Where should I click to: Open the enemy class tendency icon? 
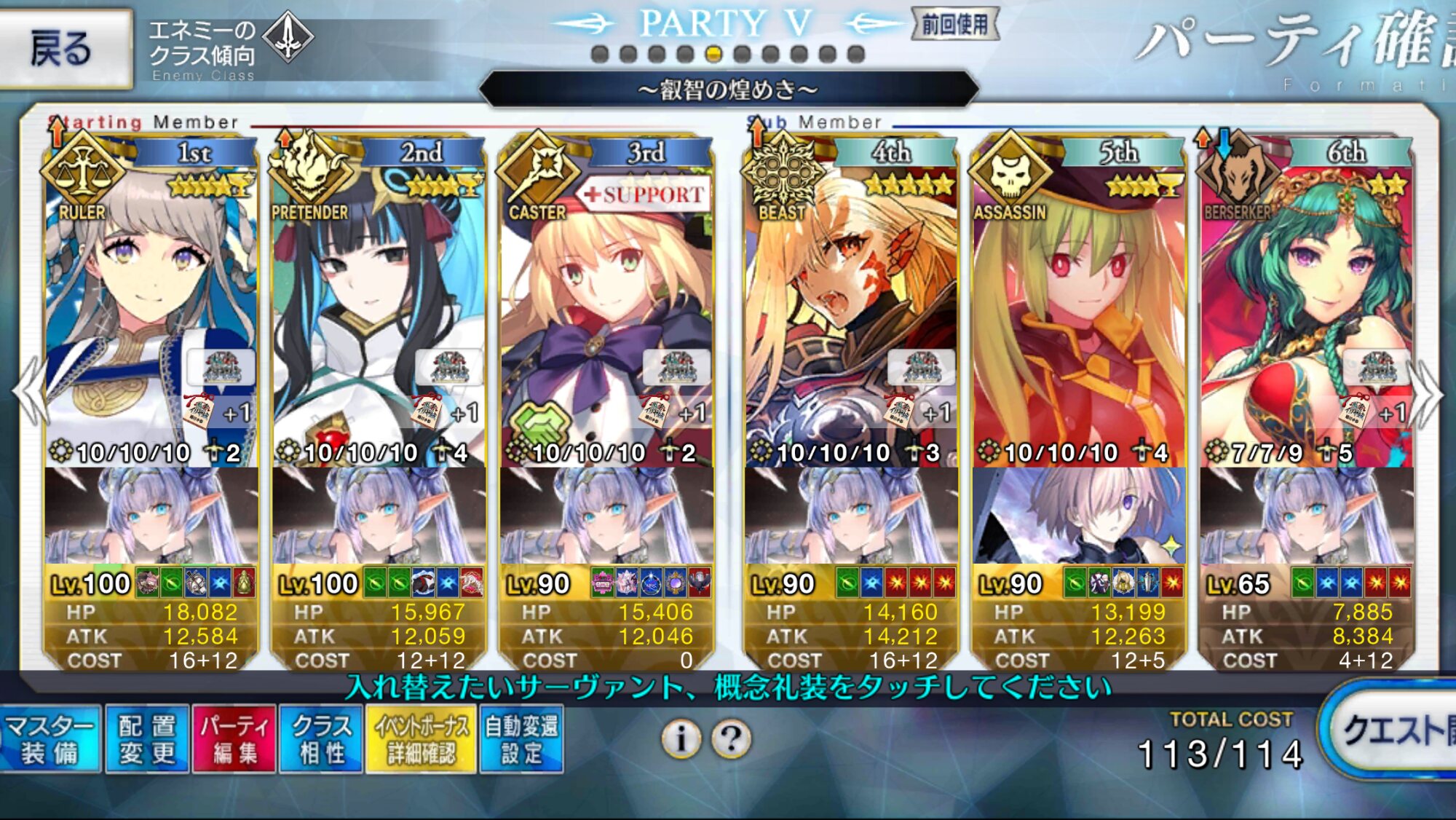[288, 36]
